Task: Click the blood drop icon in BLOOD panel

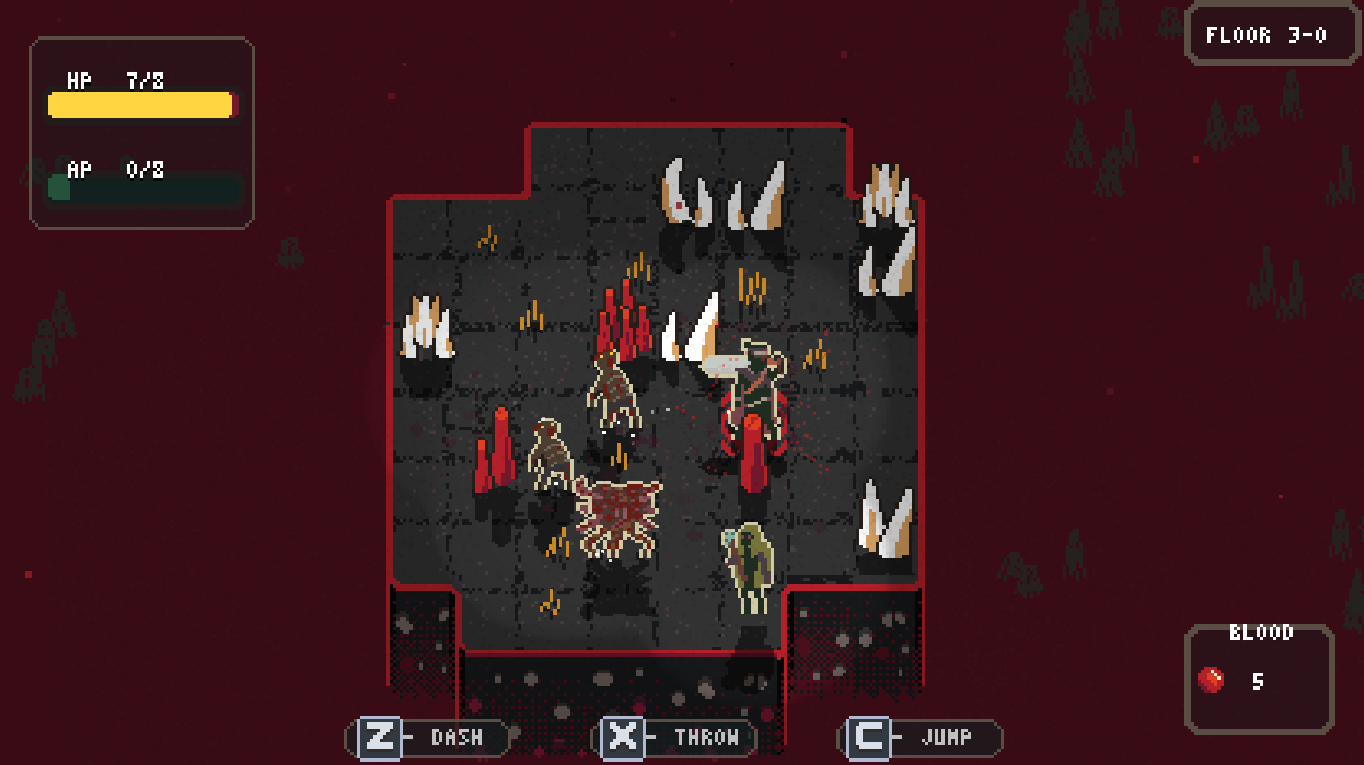Action: point(1213,680)
